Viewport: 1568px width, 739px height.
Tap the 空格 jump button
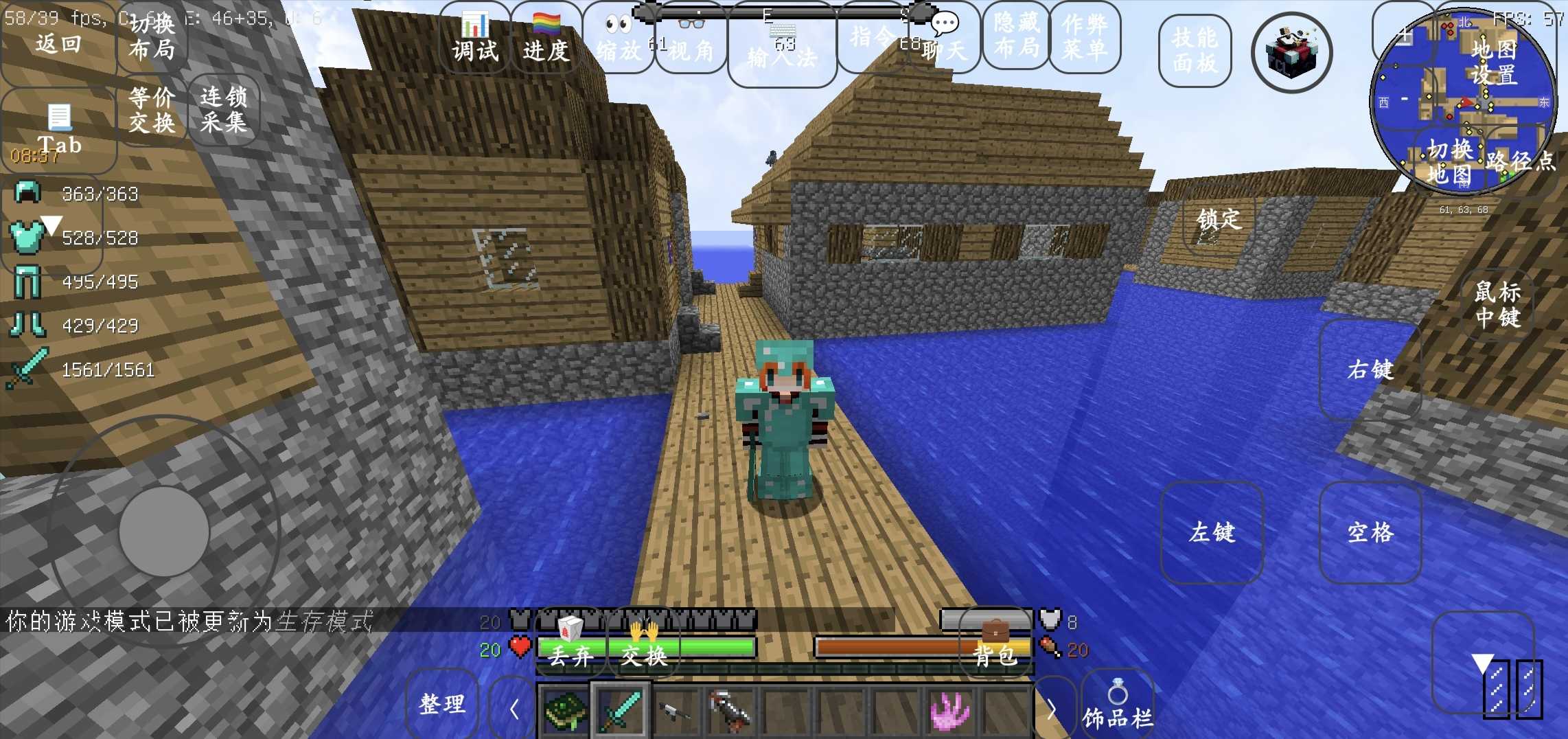click(x=1370, y=532)
